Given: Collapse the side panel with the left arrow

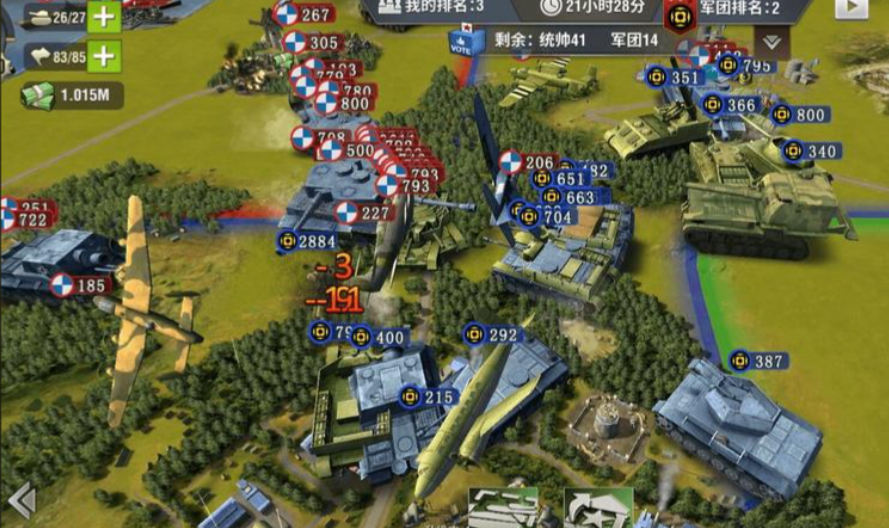Looking at the screenshot, I should pyautogui.click(x=21, y=499).
